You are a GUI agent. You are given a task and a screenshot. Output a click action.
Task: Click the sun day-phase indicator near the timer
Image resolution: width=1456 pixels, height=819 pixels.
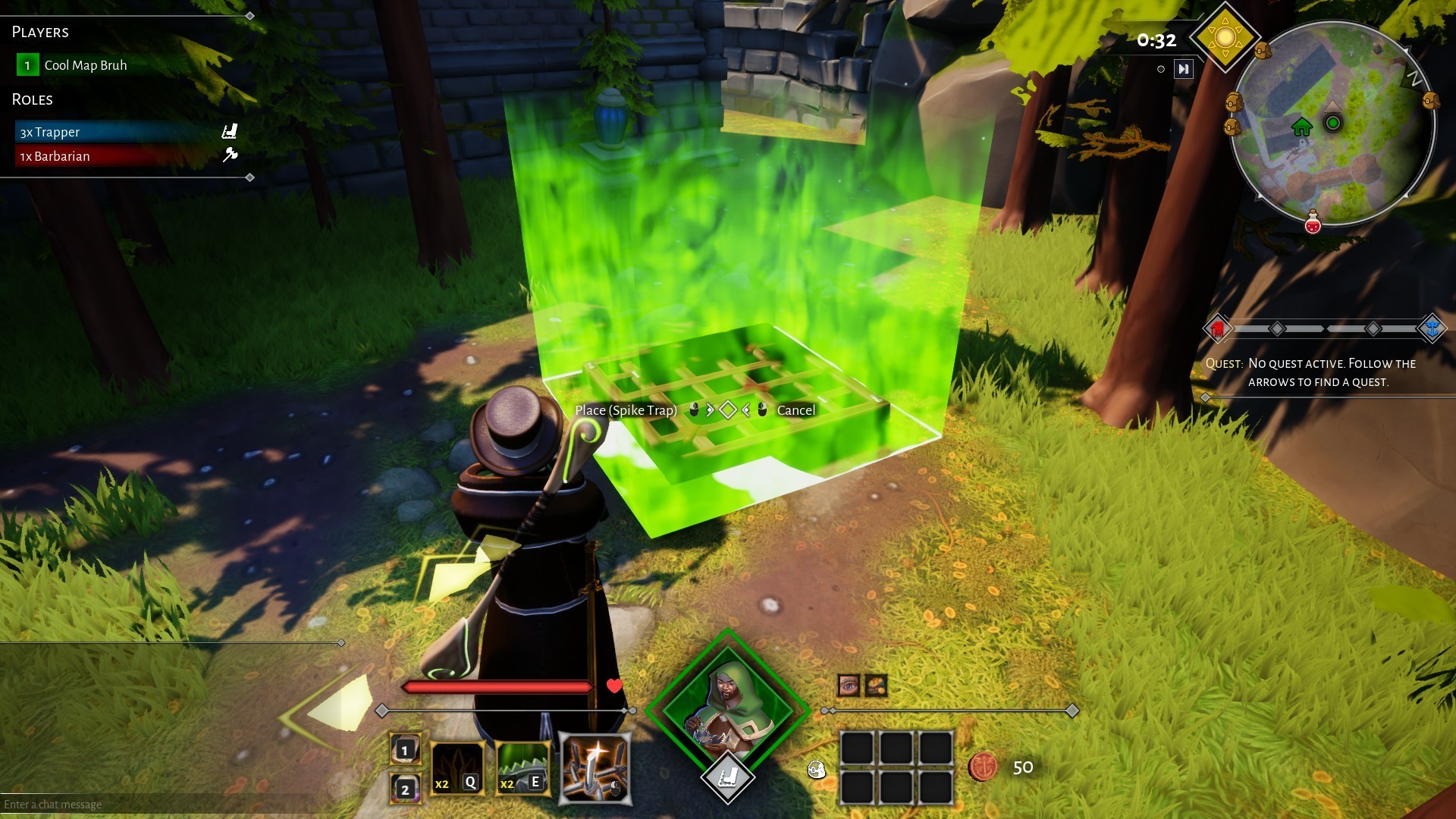click(1225, 38)
